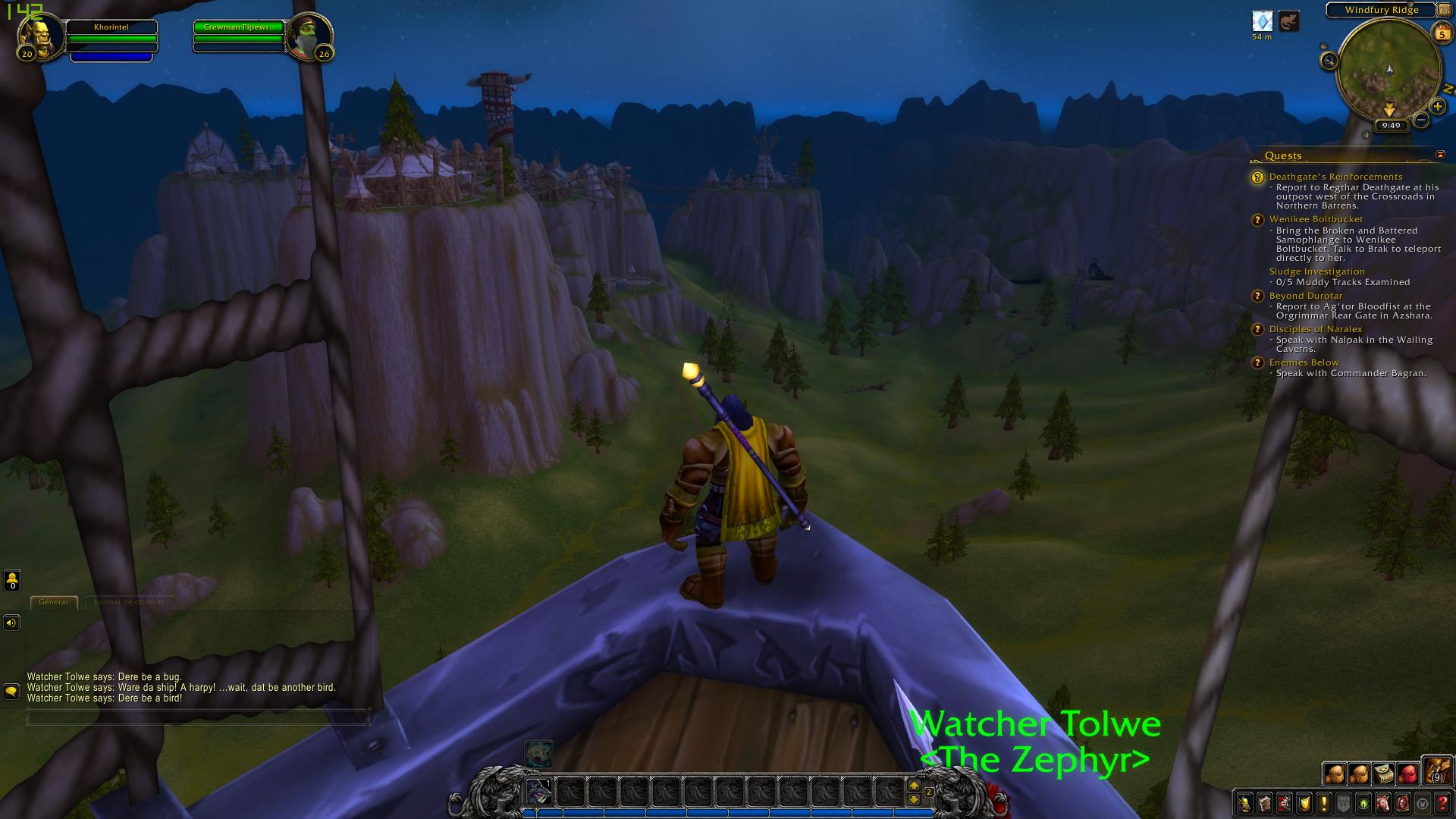1456x819 pixels.
Task: Open the main backpack showing 9 free slots
Action: 1436,772
